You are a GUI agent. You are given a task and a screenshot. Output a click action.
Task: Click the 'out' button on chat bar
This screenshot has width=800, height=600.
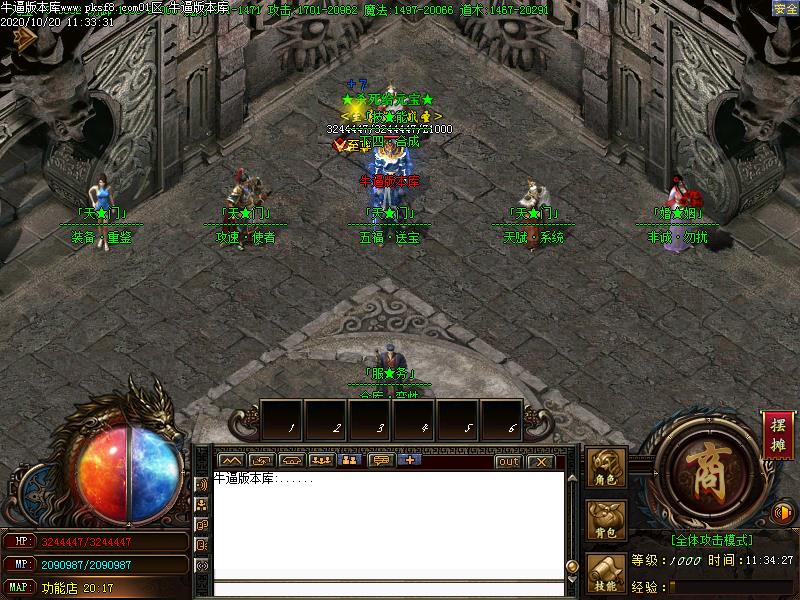point(508,461)
